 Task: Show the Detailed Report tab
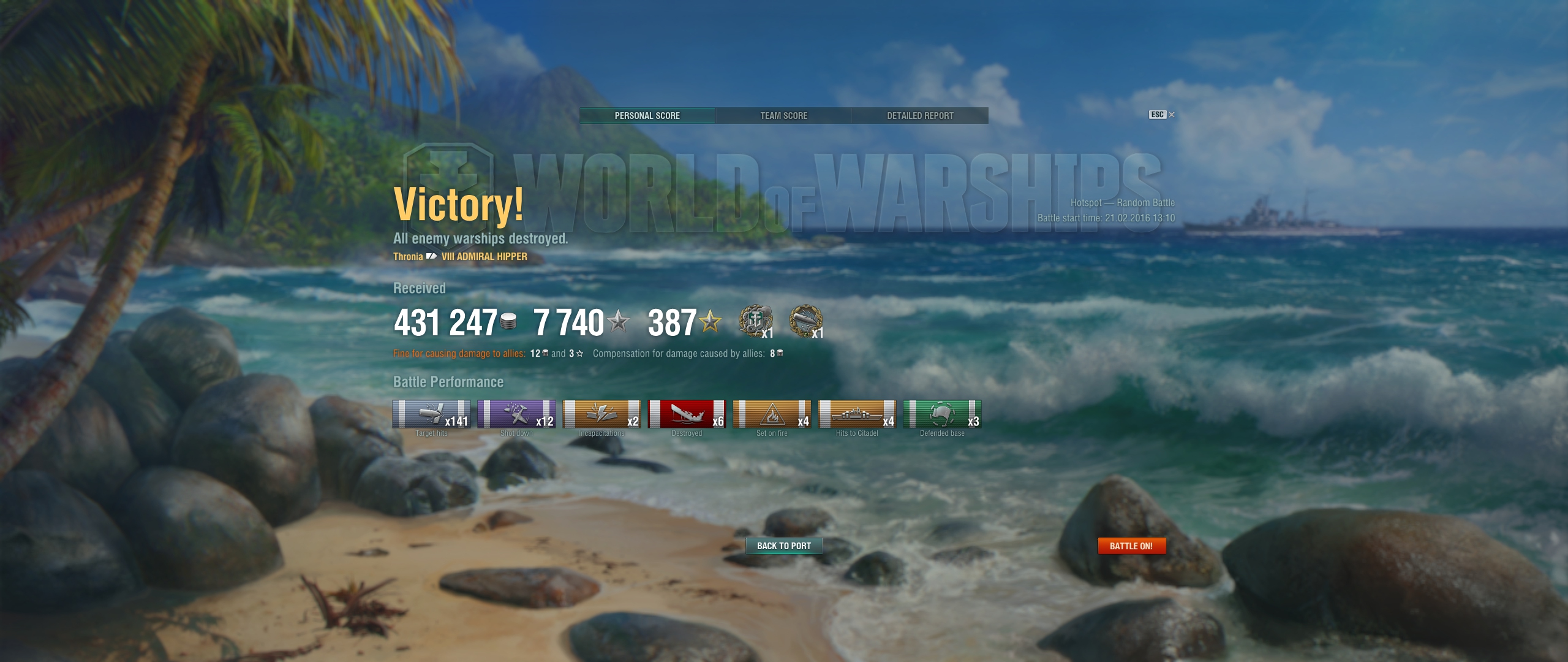point(920,116)
